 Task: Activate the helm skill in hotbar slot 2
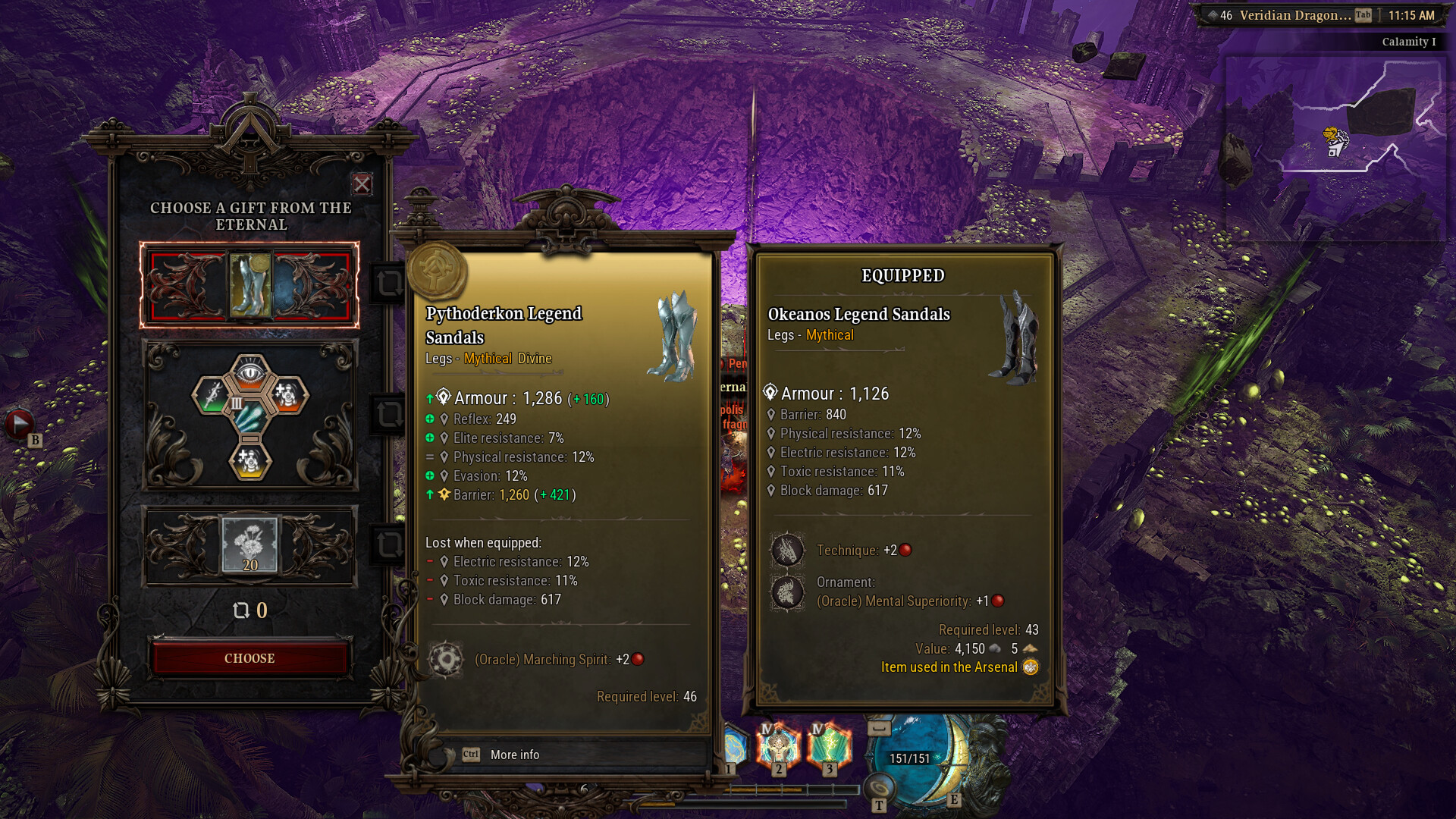778,747
